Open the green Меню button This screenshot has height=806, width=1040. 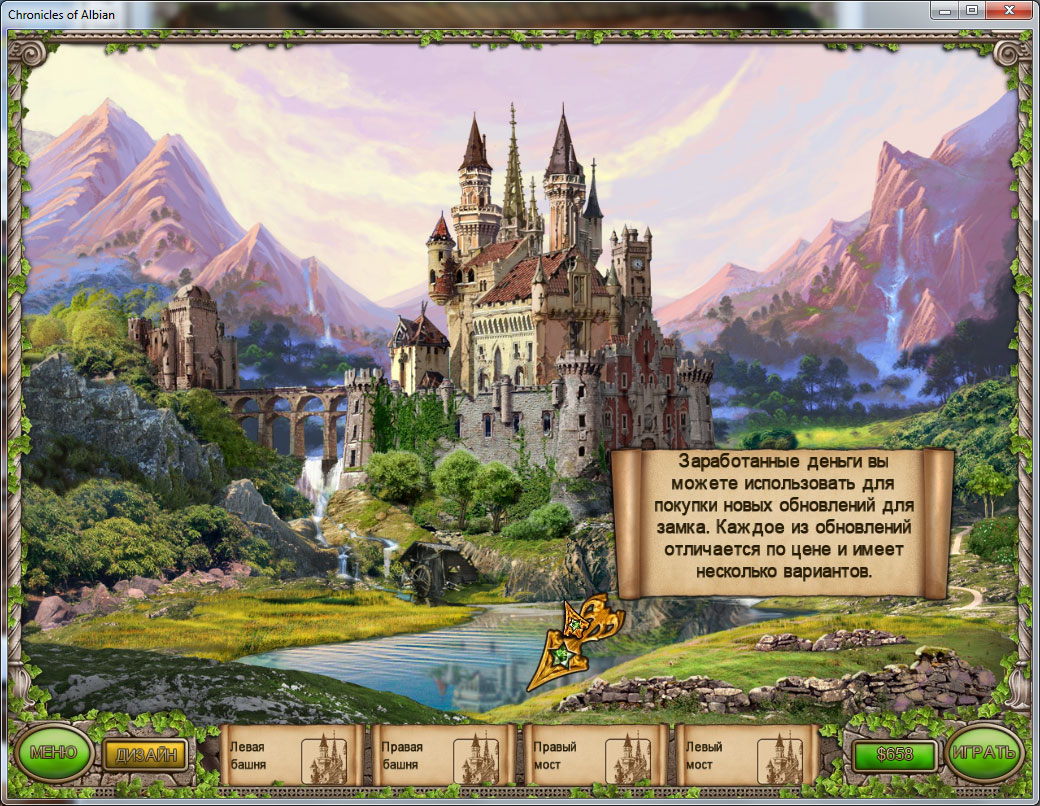[53, 753]
